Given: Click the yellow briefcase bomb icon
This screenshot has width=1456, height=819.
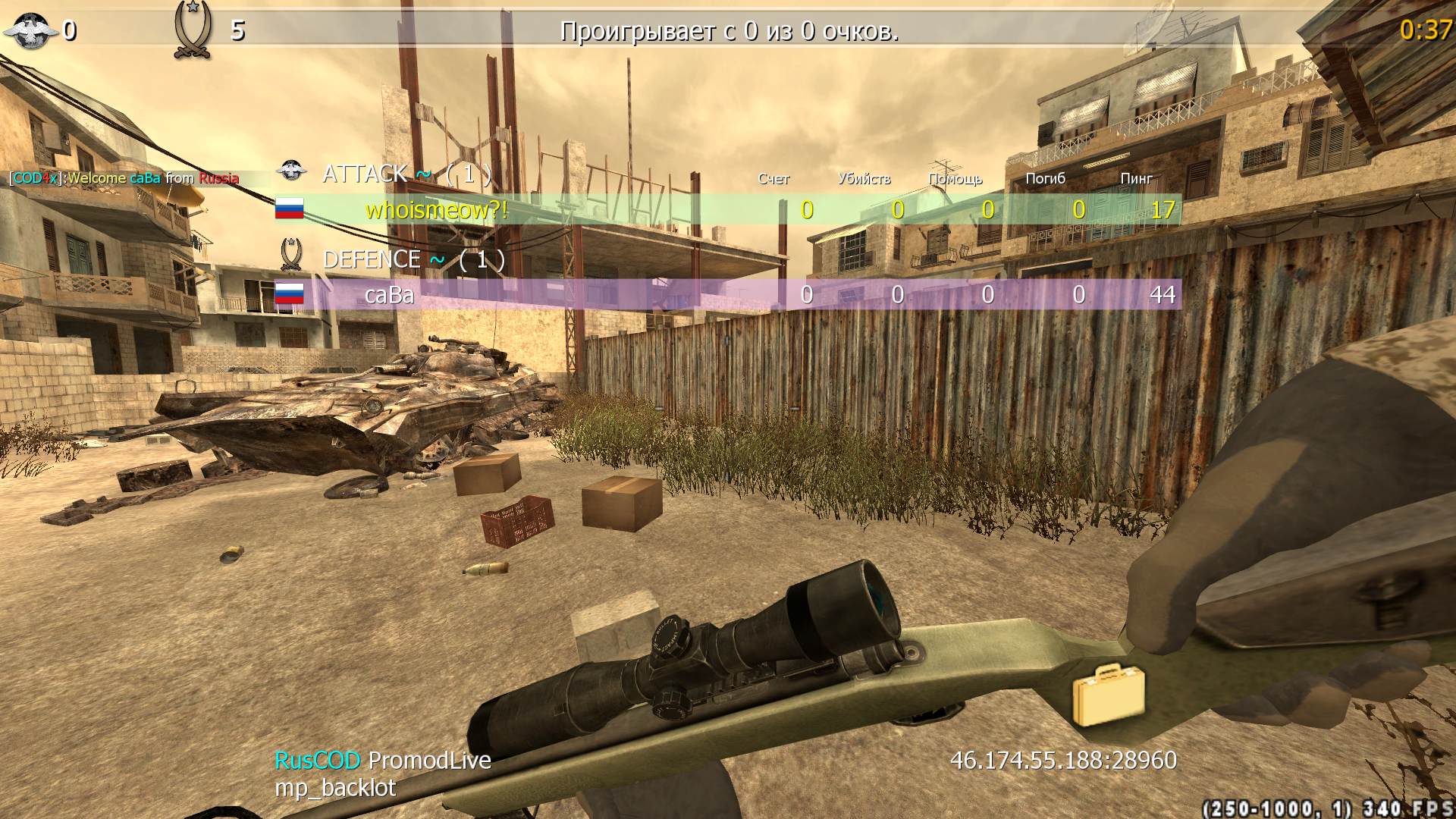Looking at the screenshot, I should tap(1108, 694).
